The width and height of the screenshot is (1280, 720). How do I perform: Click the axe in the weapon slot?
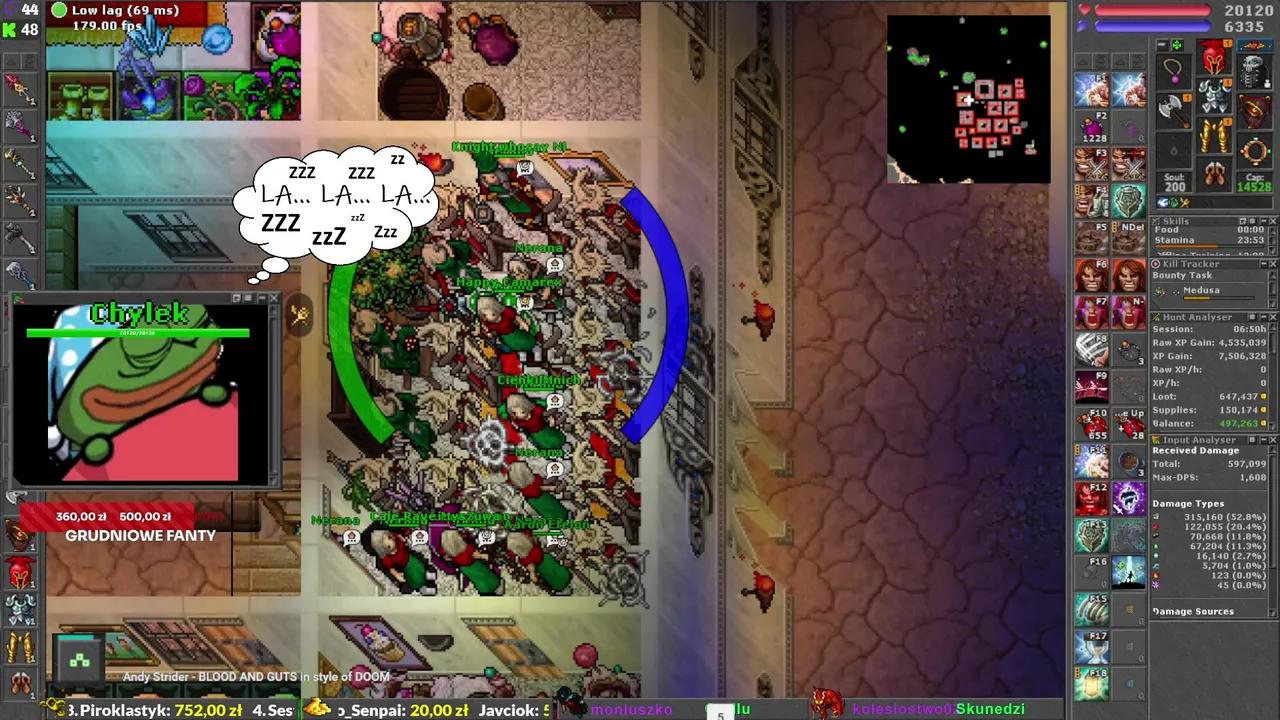[1171, 107]
